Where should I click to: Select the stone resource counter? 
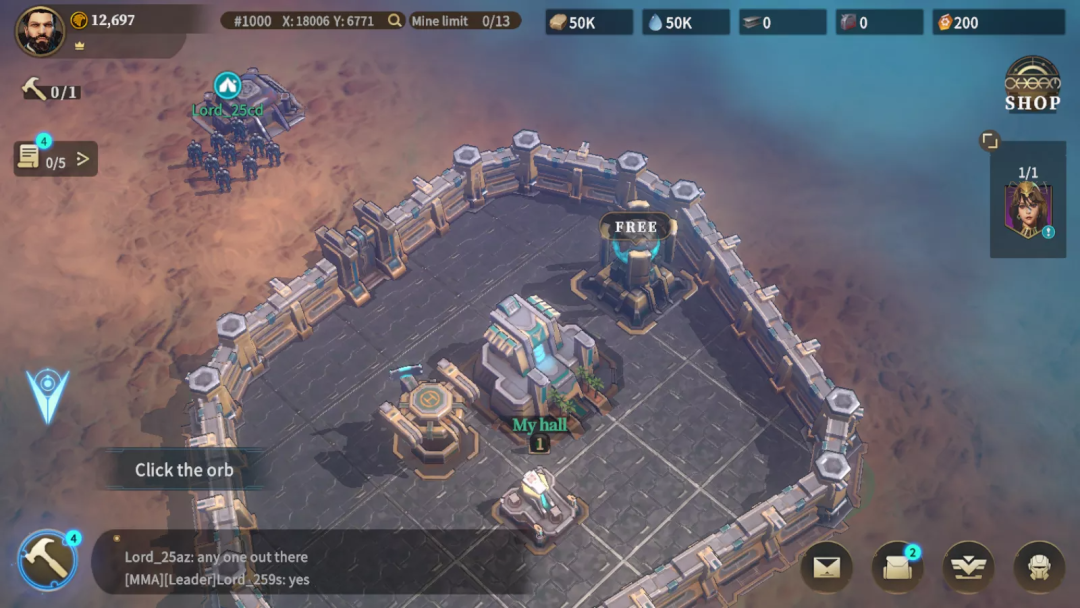(x=589, y=22)
